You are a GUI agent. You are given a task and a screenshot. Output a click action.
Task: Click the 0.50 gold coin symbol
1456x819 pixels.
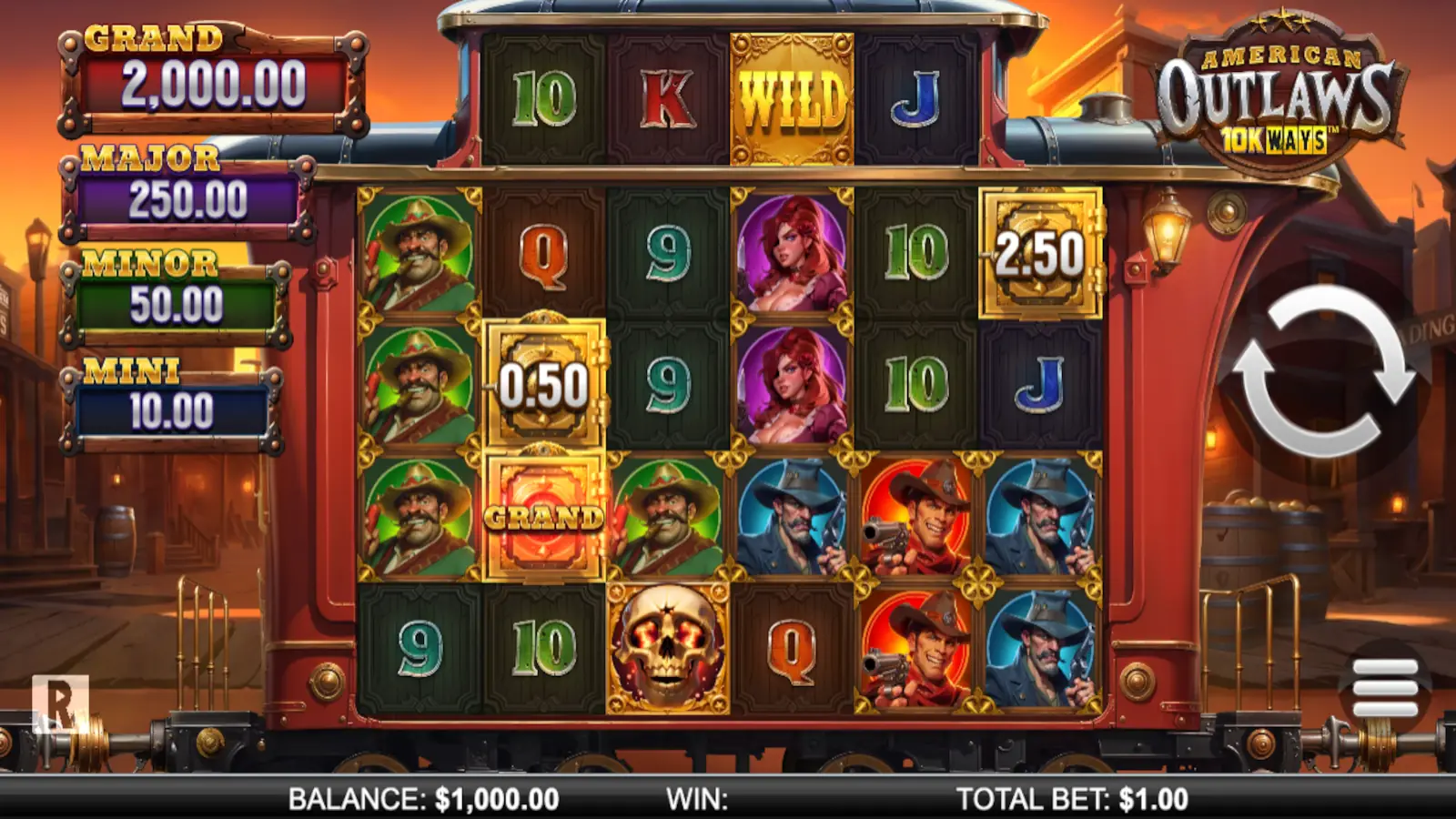pyautogui.click(x=545, y=382)
